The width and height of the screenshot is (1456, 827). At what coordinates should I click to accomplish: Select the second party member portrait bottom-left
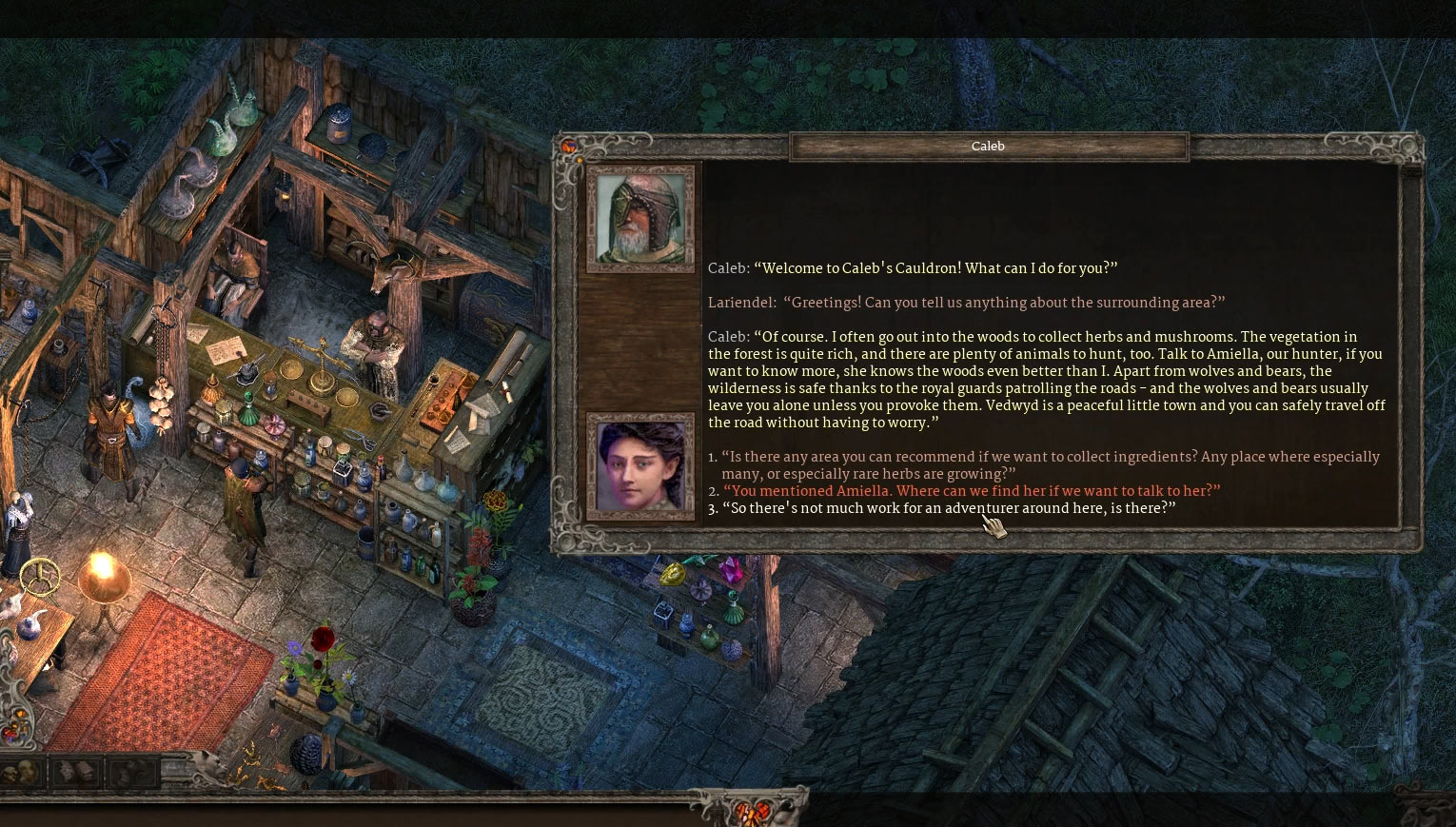(26, 772)
